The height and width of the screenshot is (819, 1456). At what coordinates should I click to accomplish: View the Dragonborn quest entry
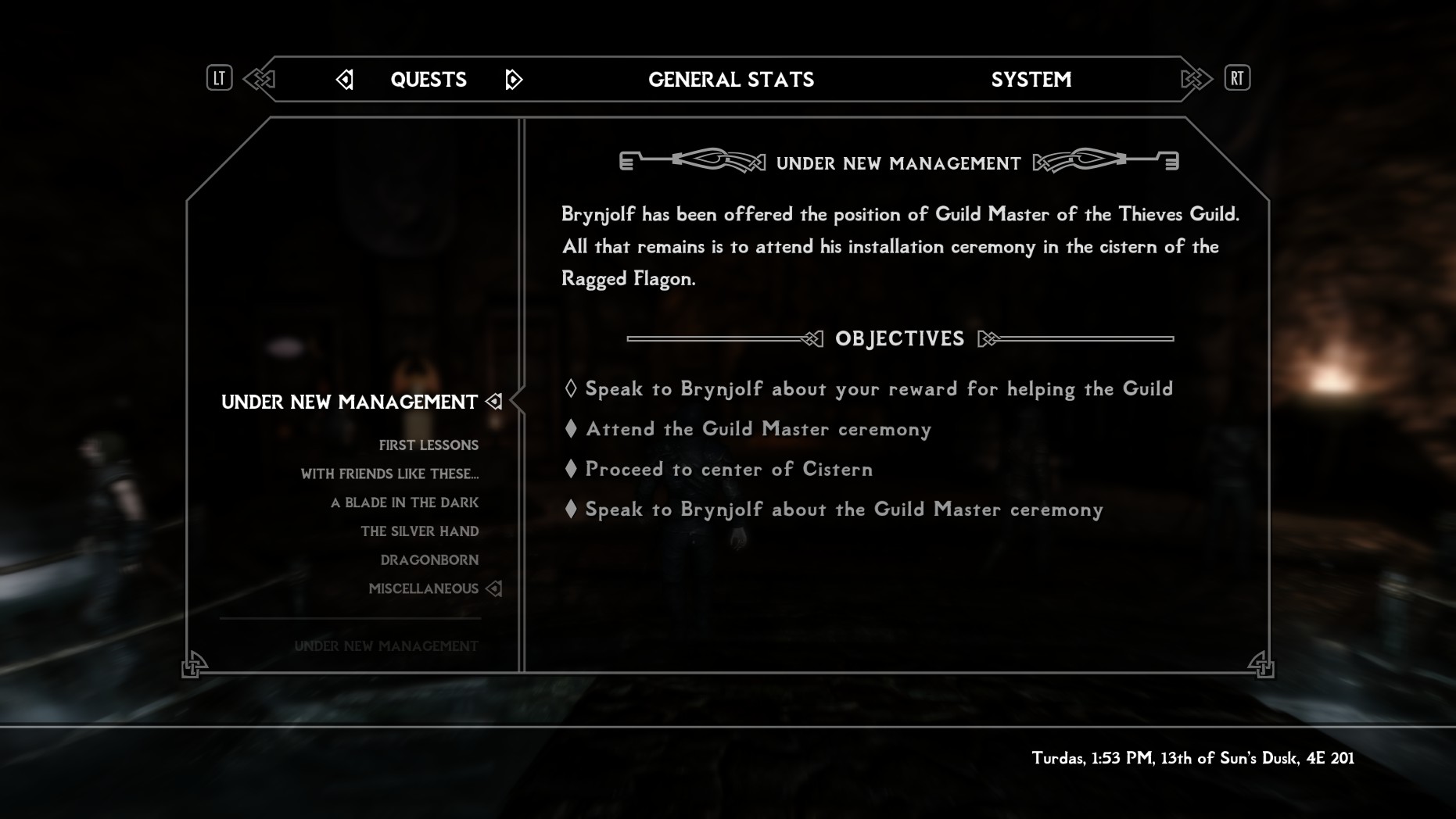pos(429,560)
